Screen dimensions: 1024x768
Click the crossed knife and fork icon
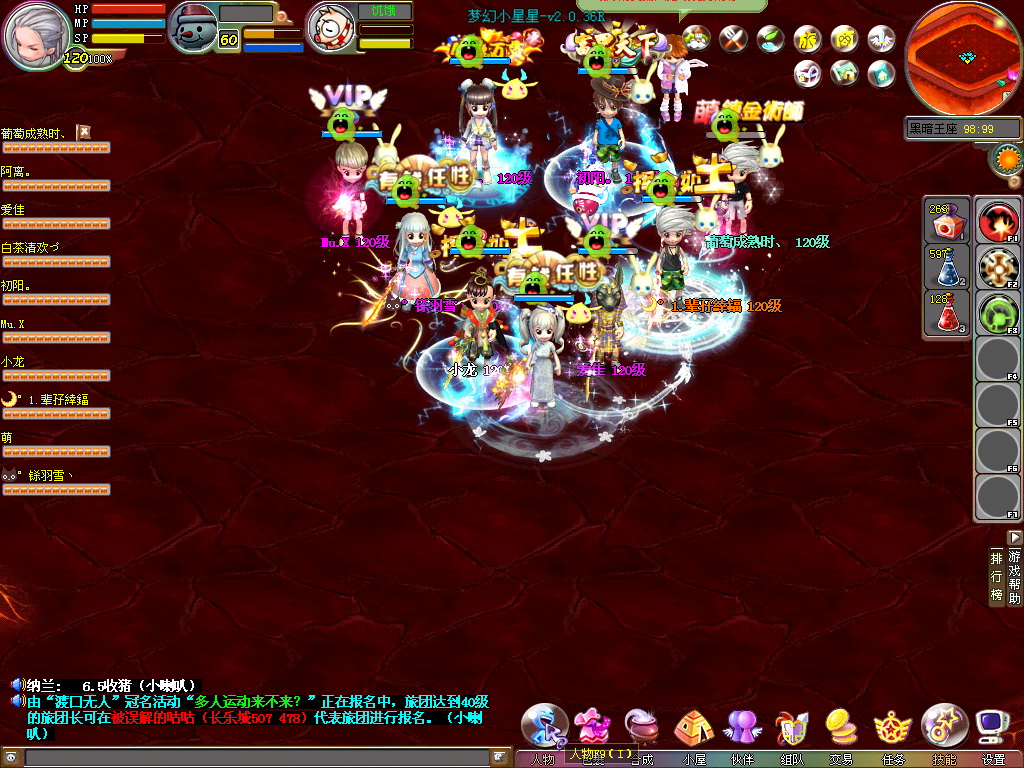734,39
